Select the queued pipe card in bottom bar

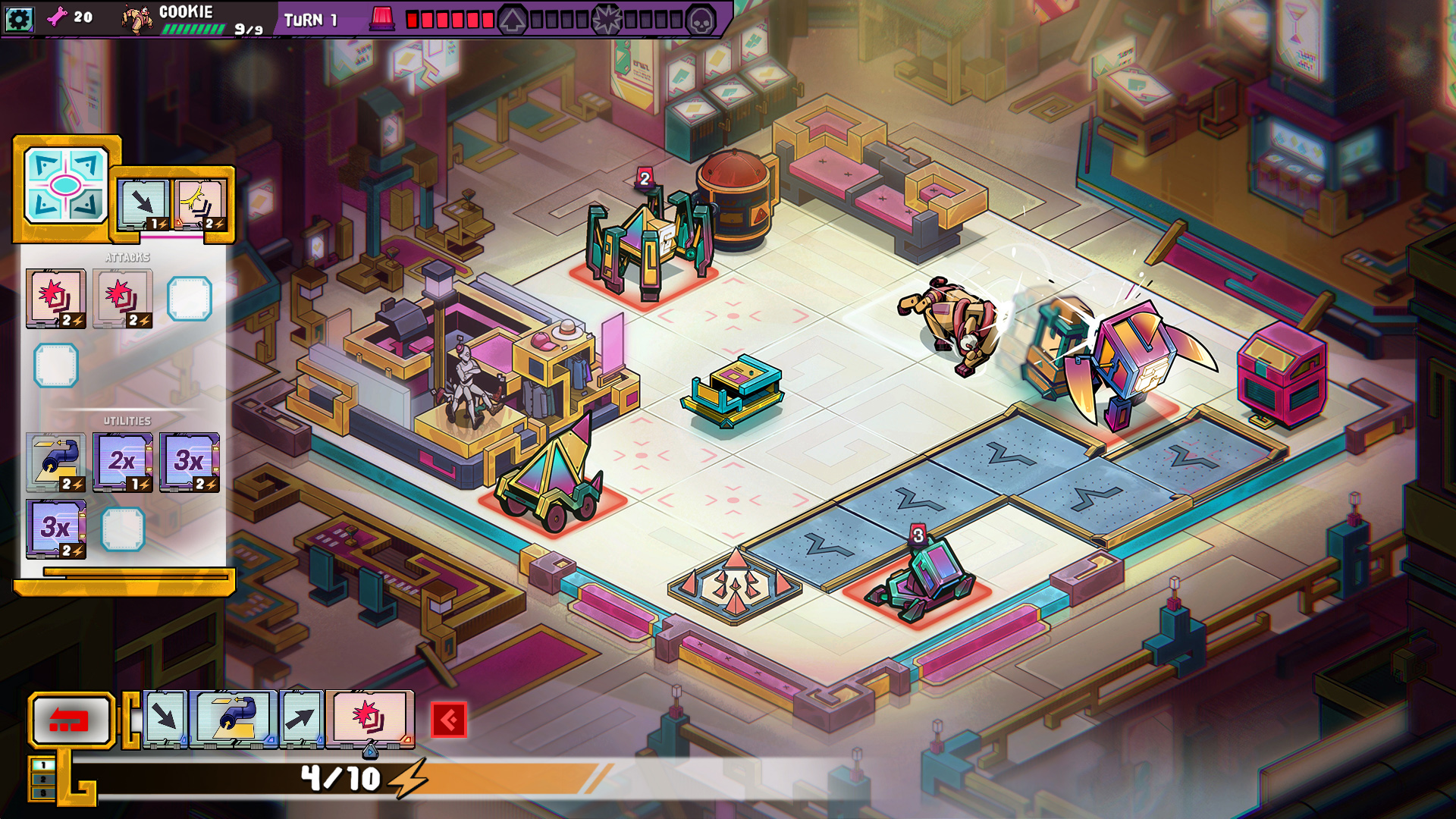(234, 718)
